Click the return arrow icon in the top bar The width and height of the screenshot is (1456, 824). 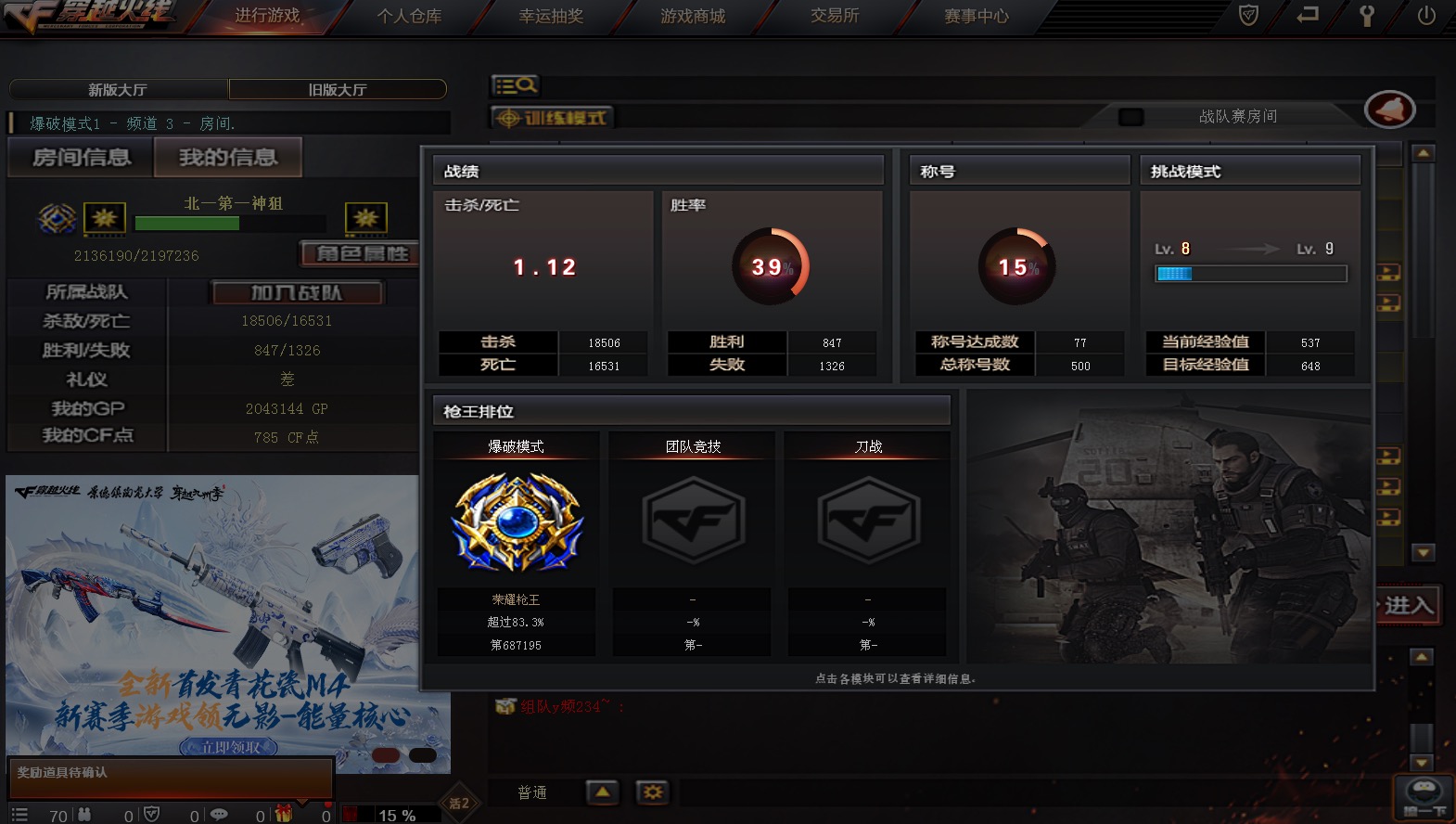(1308, 16)
